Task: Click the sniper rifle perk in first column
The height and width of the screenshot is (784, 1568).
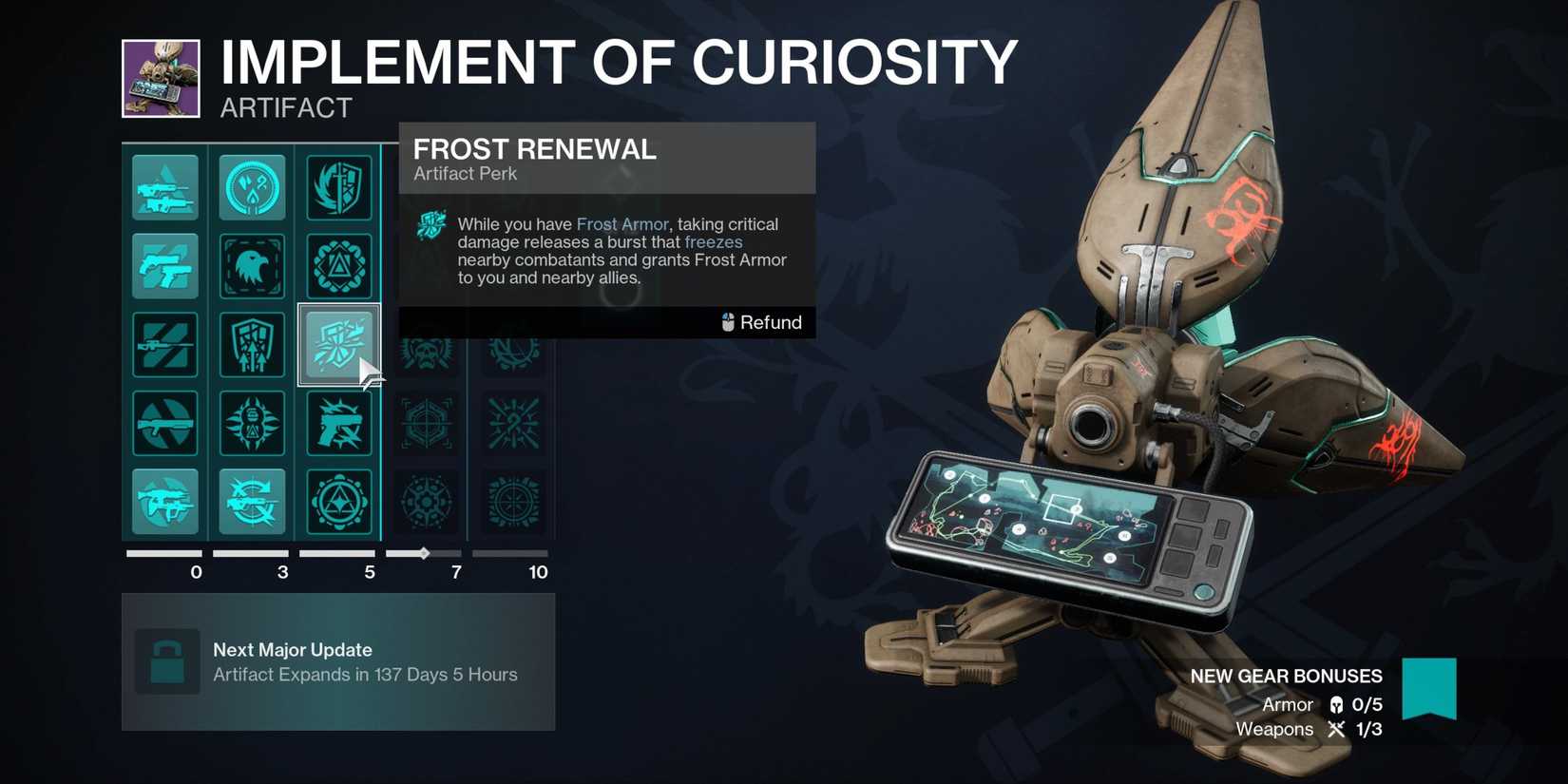Action: coord(165,345)
